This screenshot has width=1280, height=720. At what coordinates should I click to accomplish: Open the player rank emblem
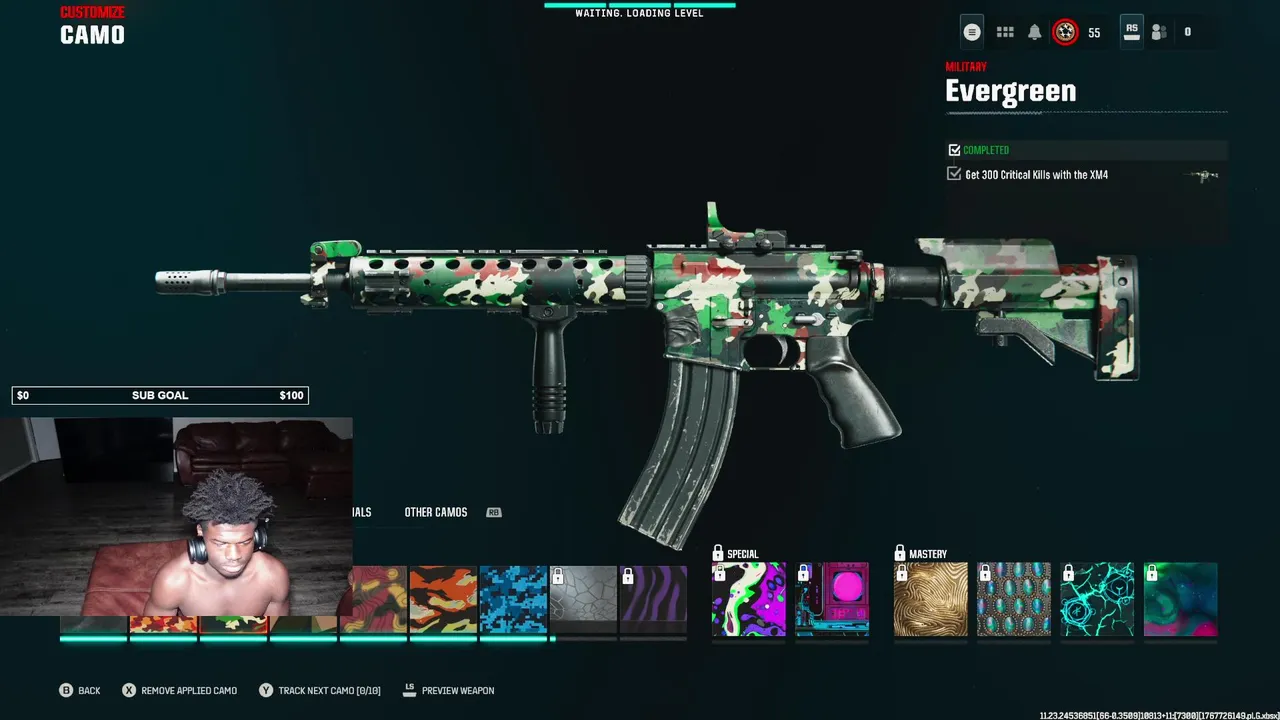click(x=1066, y=32)
